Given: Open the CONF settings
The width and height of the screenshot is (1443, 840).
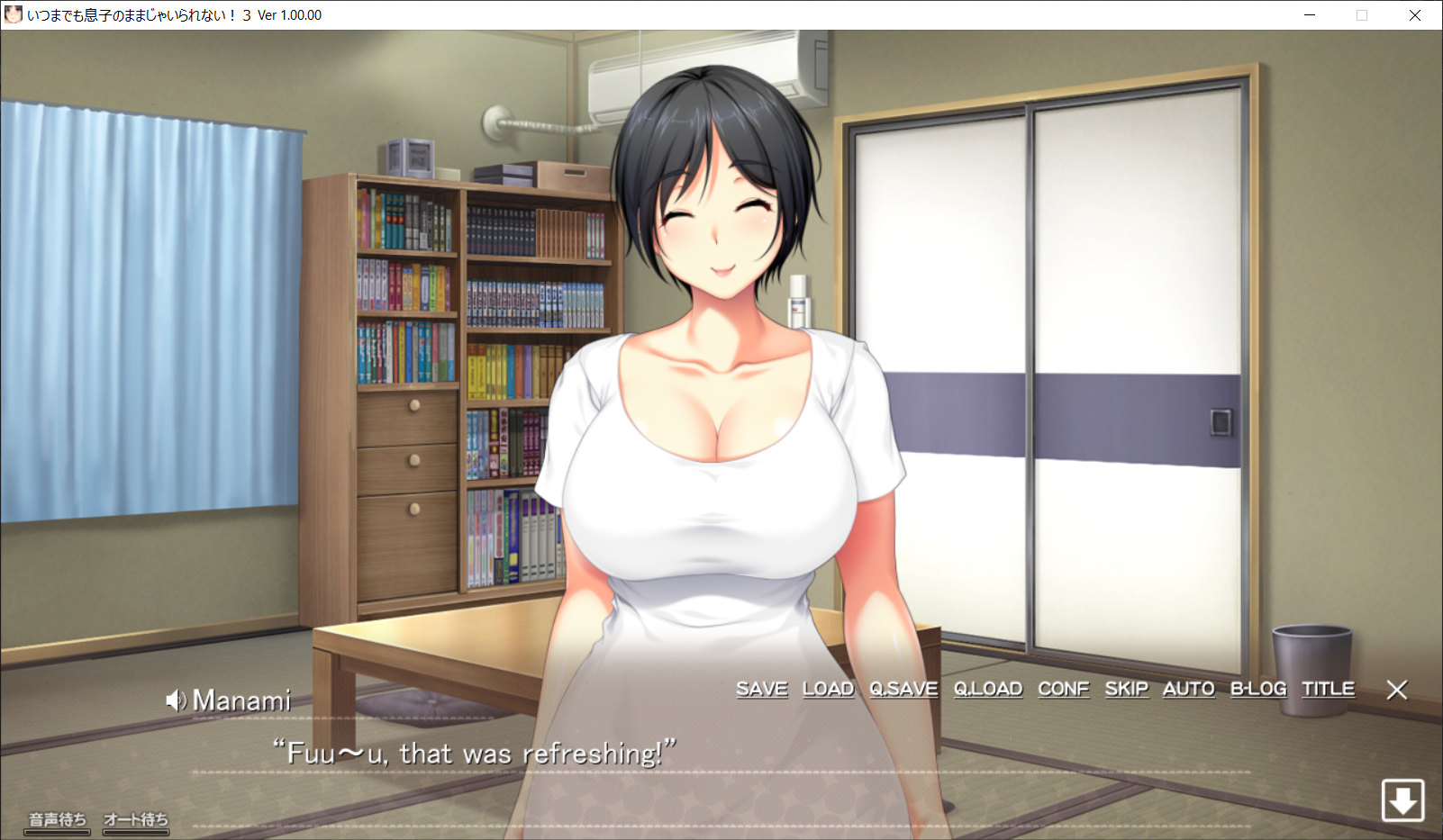Looking at the screenshot, I should tap(1063, 689).
